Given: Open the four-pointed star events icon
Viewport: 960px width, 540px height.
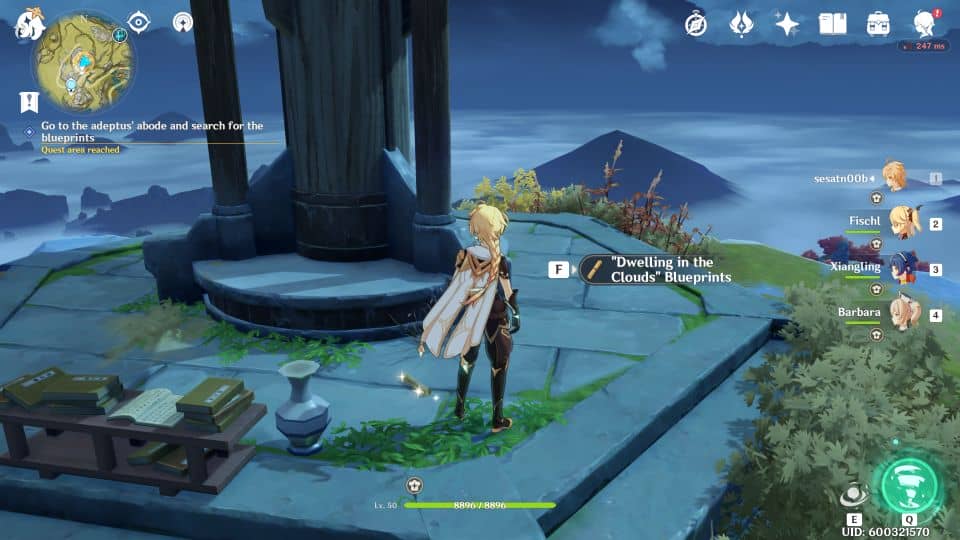Looking at the screenshot, I should click(x=787, y=25).
